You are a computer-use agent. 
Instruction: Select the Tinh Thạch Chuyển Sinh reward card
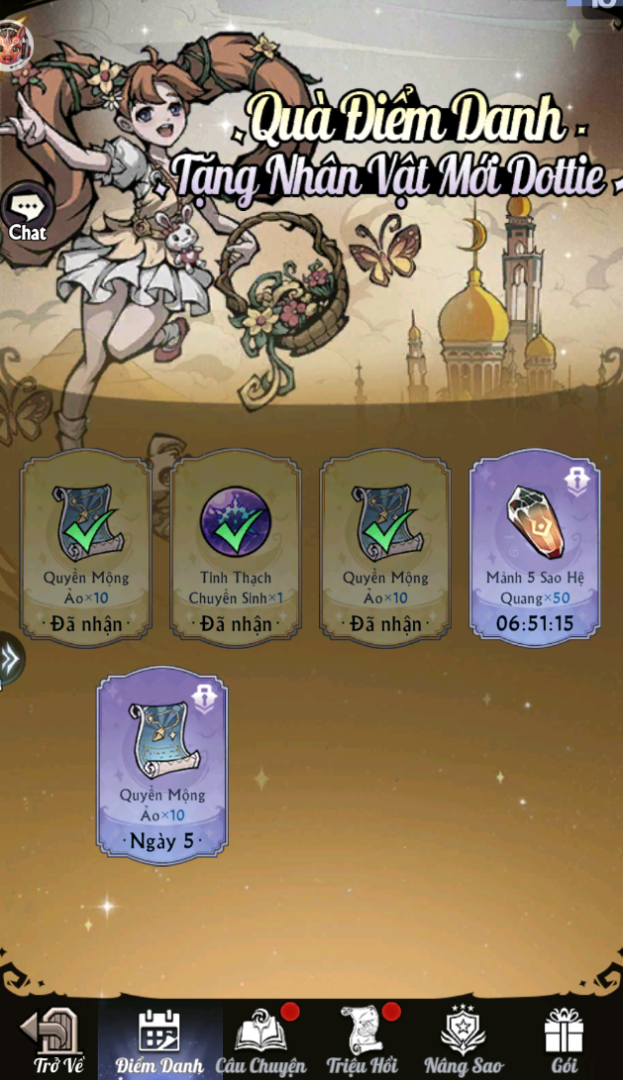pos(235,546)
